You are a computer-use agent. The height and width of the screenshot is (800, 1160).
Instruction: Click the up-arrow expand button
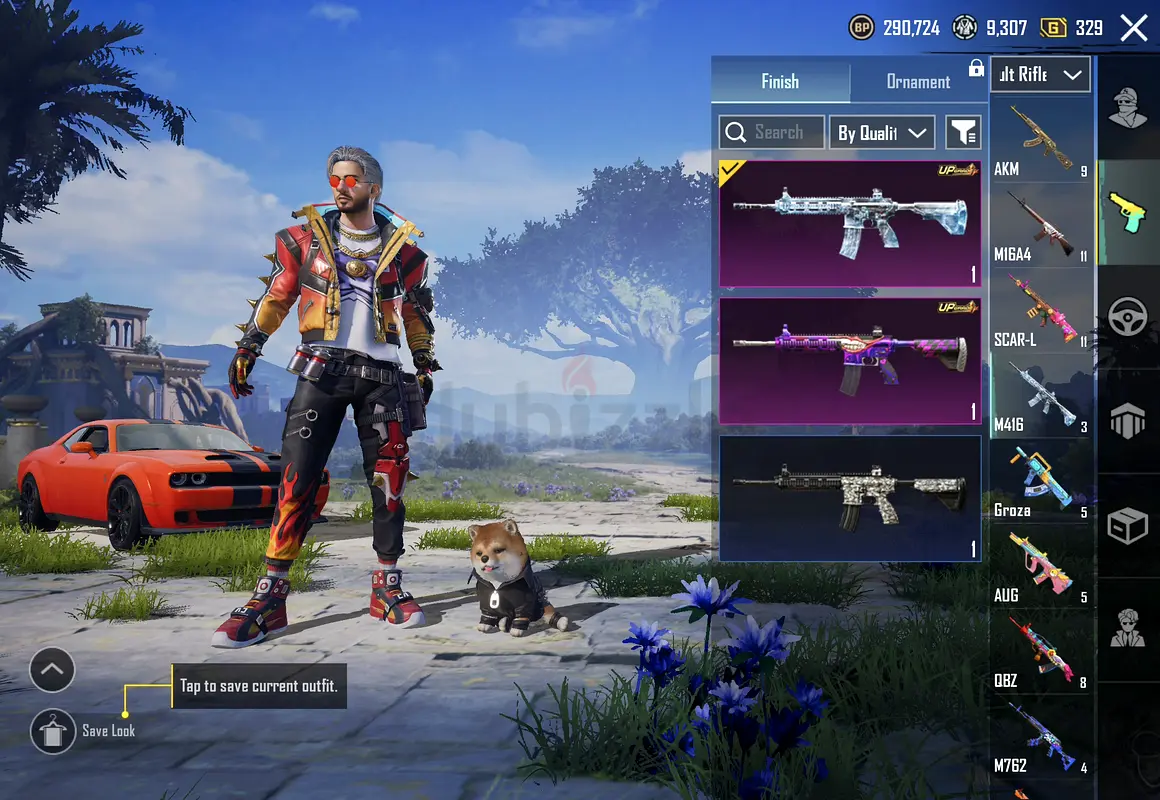[52, 670]
